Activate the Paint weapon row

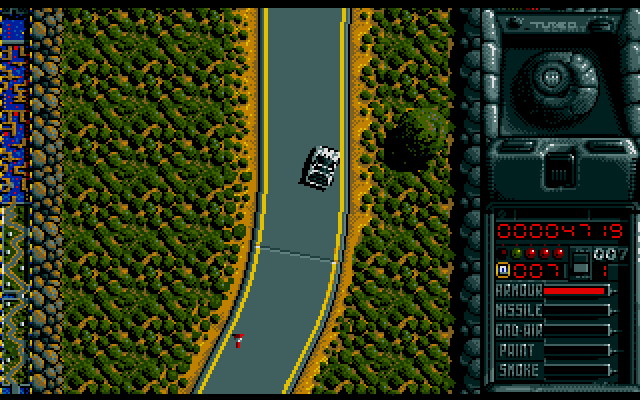553,350
